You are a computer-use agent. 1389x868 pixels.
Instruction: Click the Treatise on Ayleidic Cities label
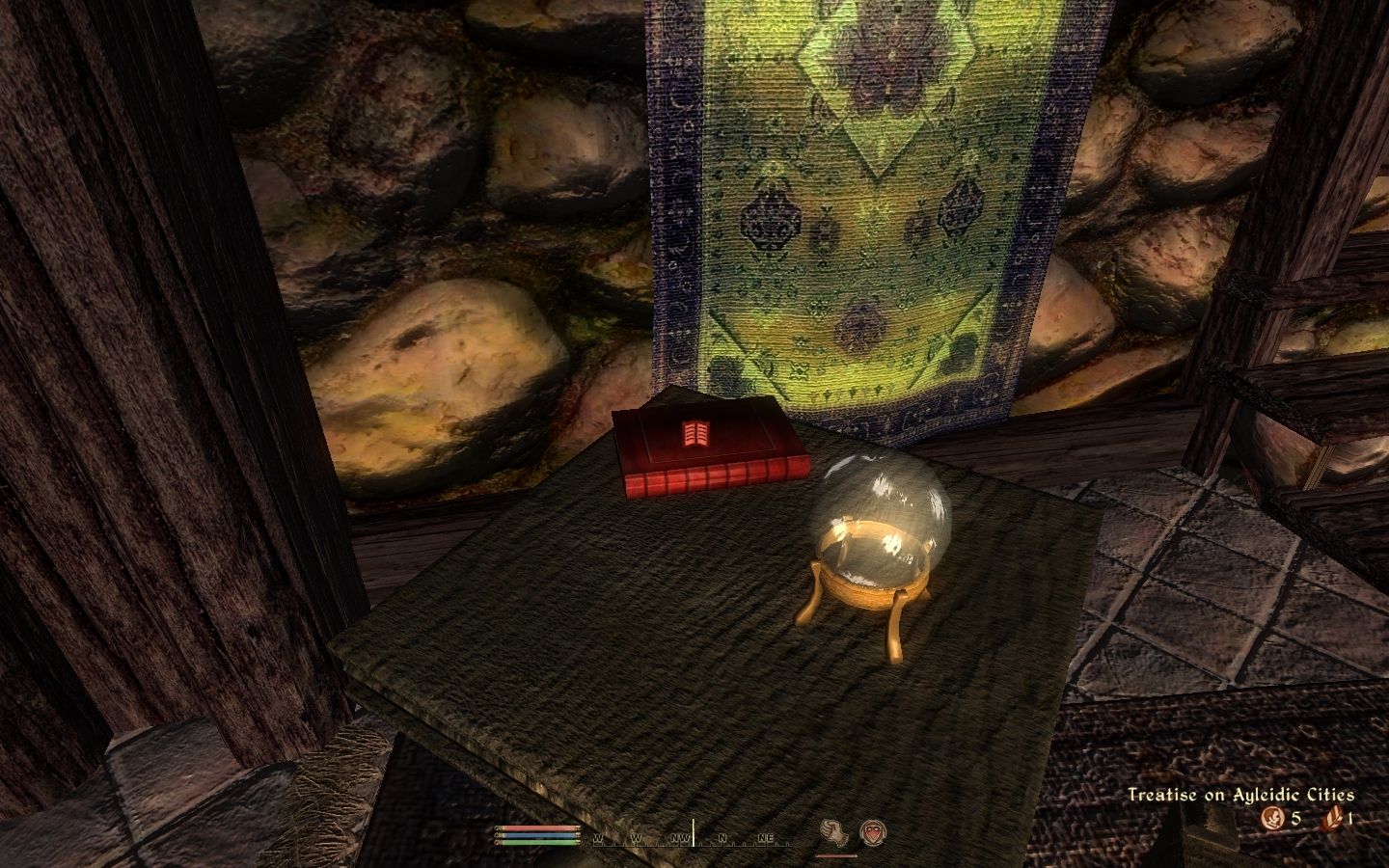(x=1241, y=794)
